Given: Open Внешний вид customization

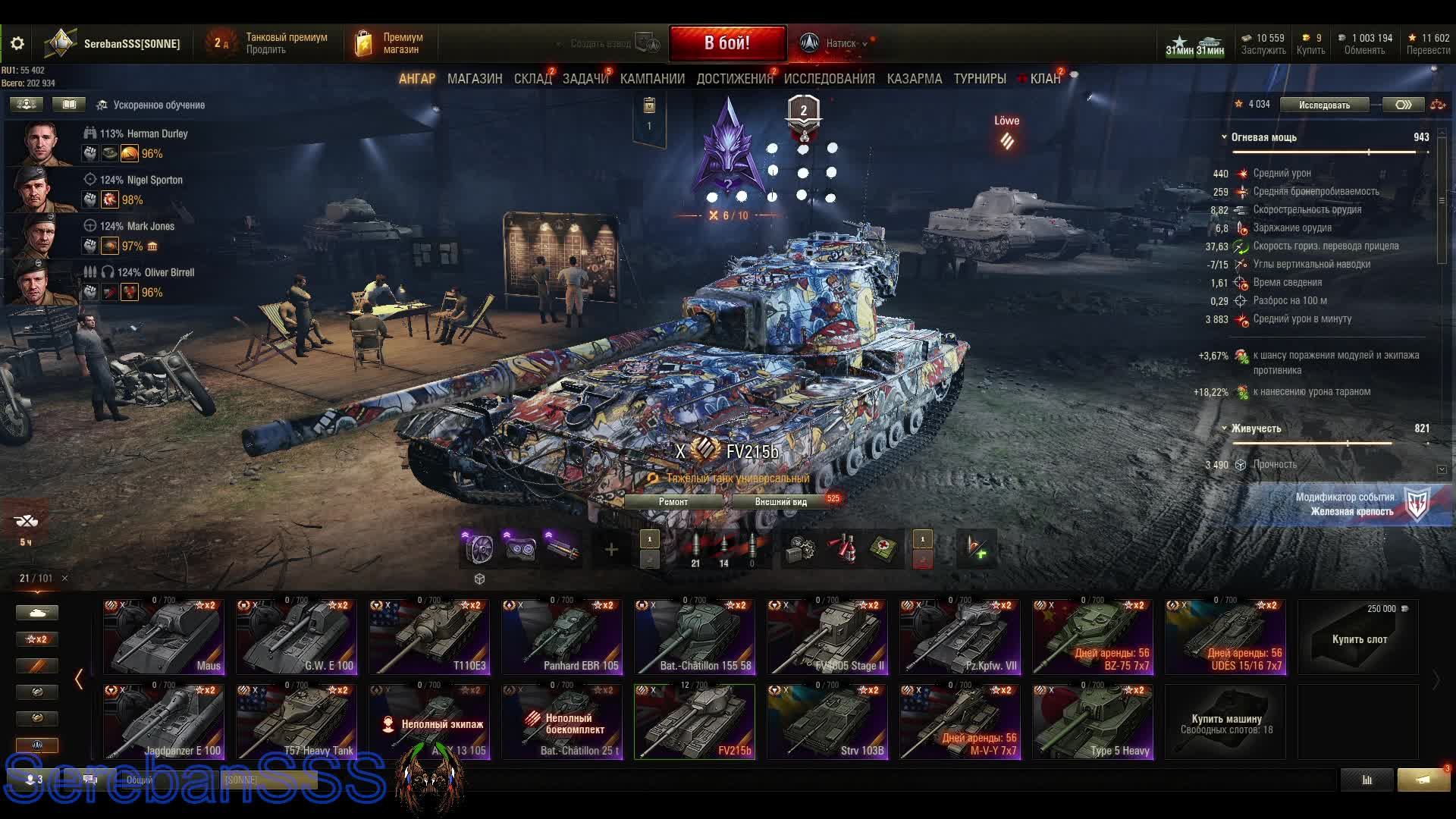Looking at the screenshot, I should (x=781, y=502).
